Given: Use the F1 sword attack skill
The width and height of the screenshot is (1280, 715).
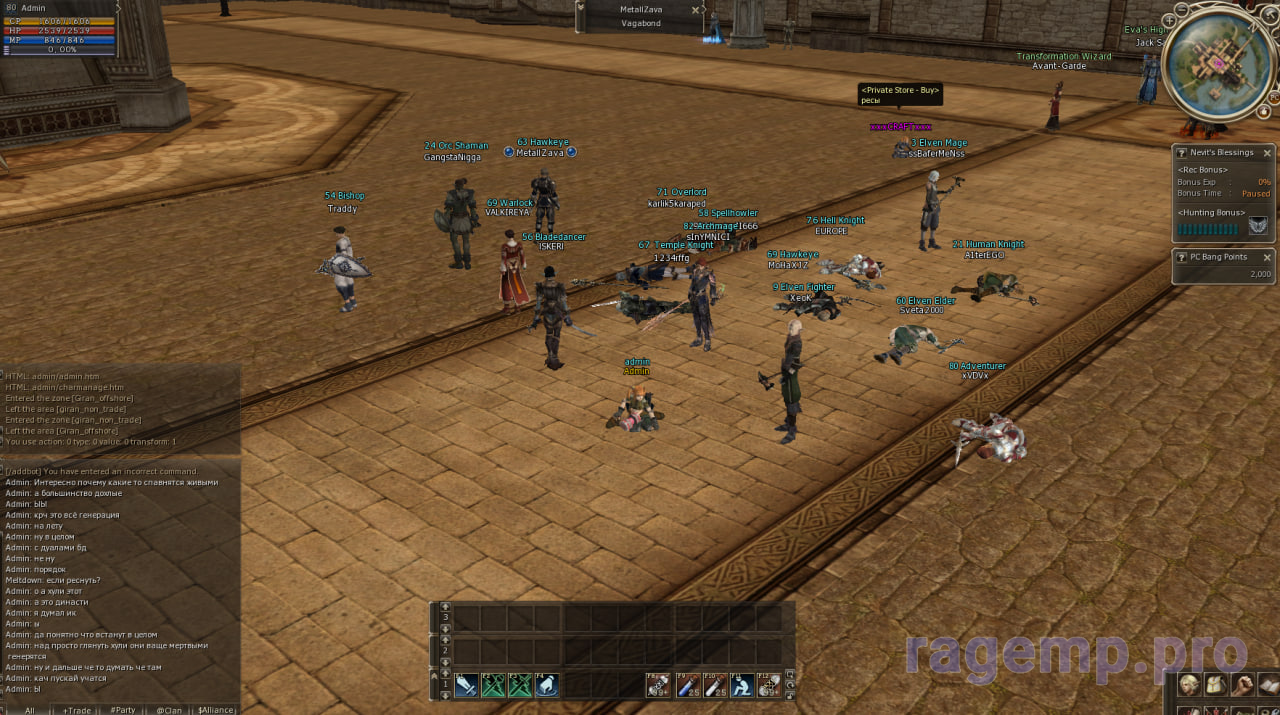Looking at the screenshot, I should [x=465, y=685].
